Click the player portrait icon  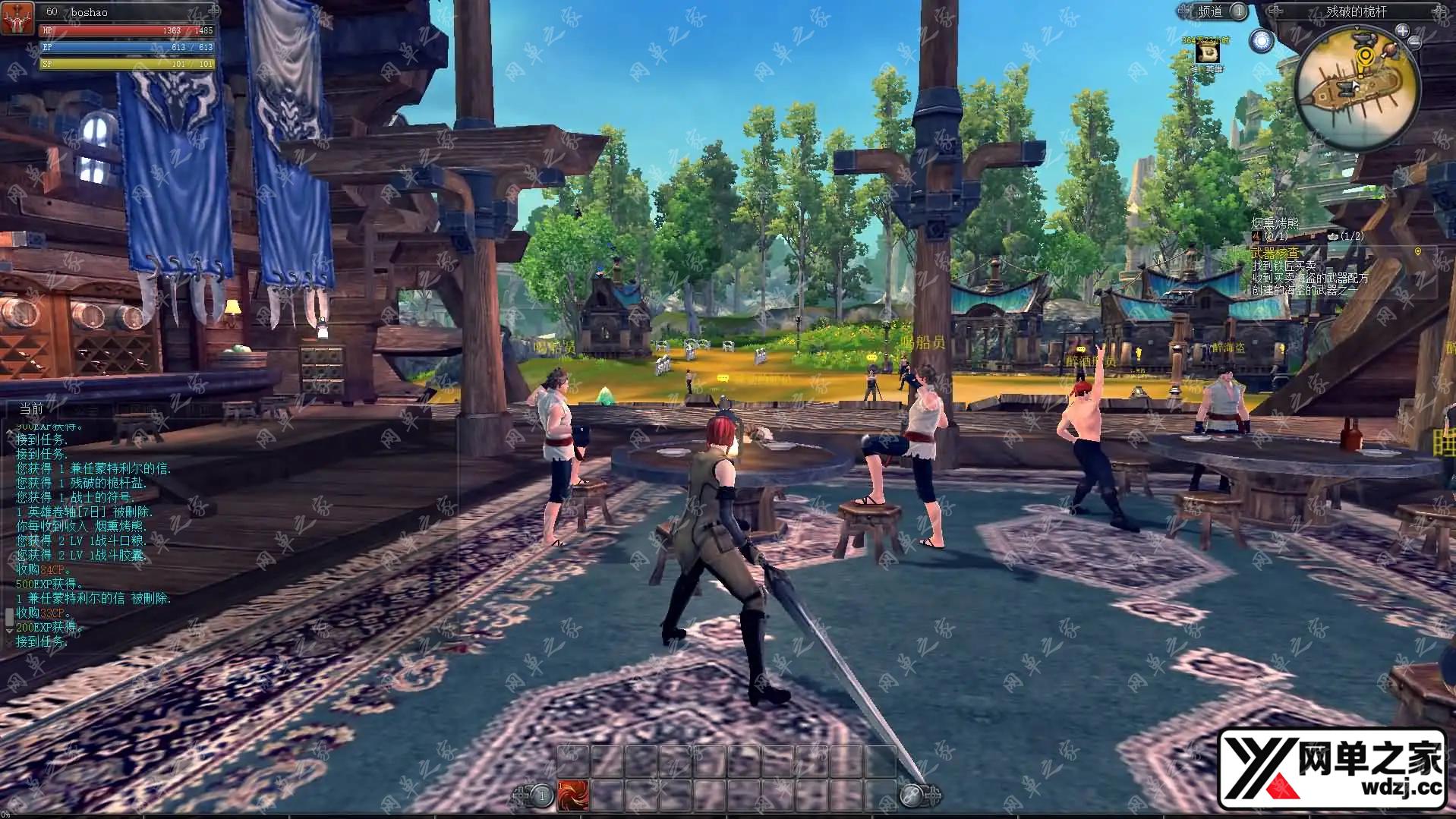click(18, 18)
